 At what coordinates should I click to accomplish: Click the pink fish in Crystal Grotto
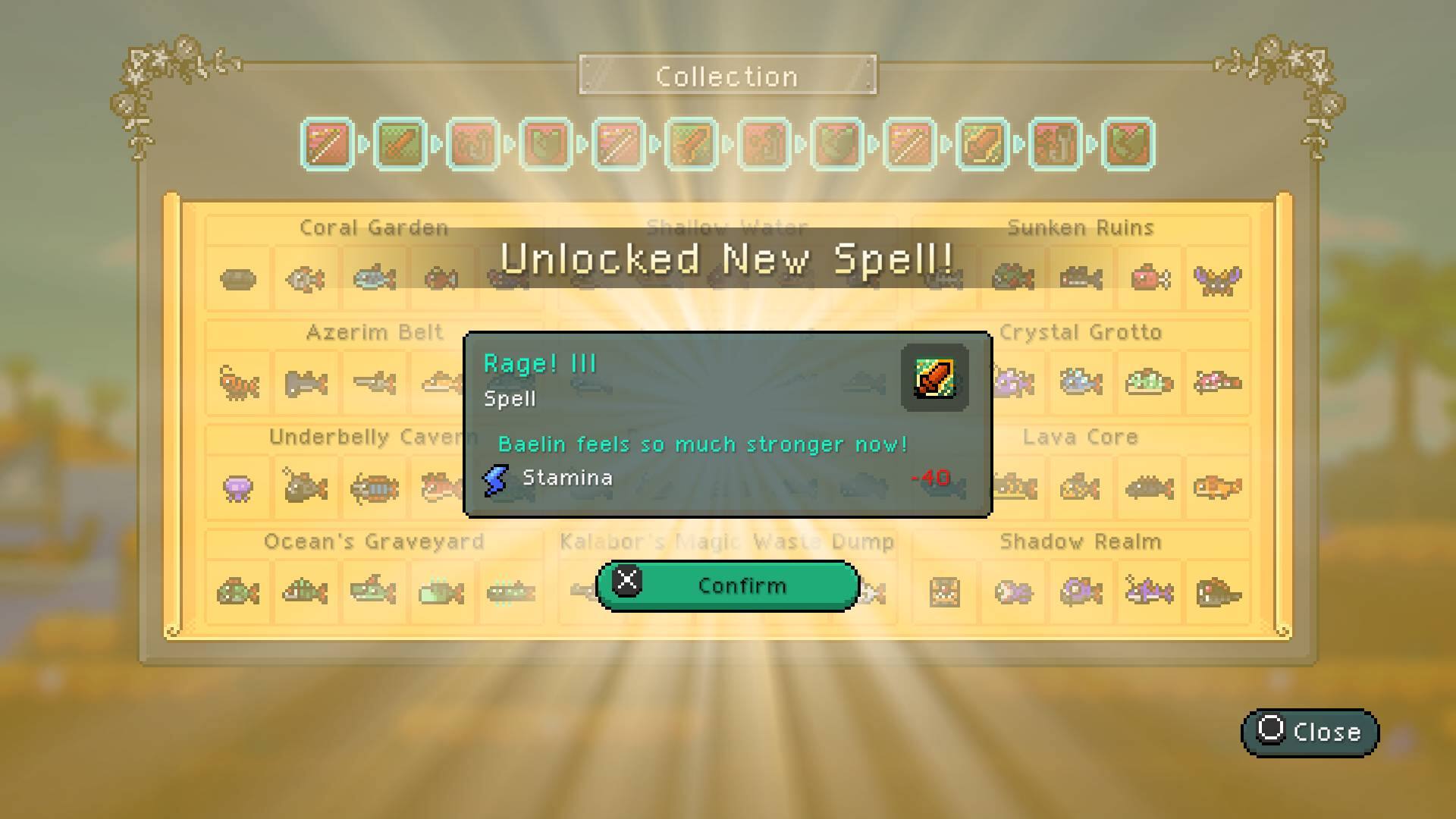1216,383
